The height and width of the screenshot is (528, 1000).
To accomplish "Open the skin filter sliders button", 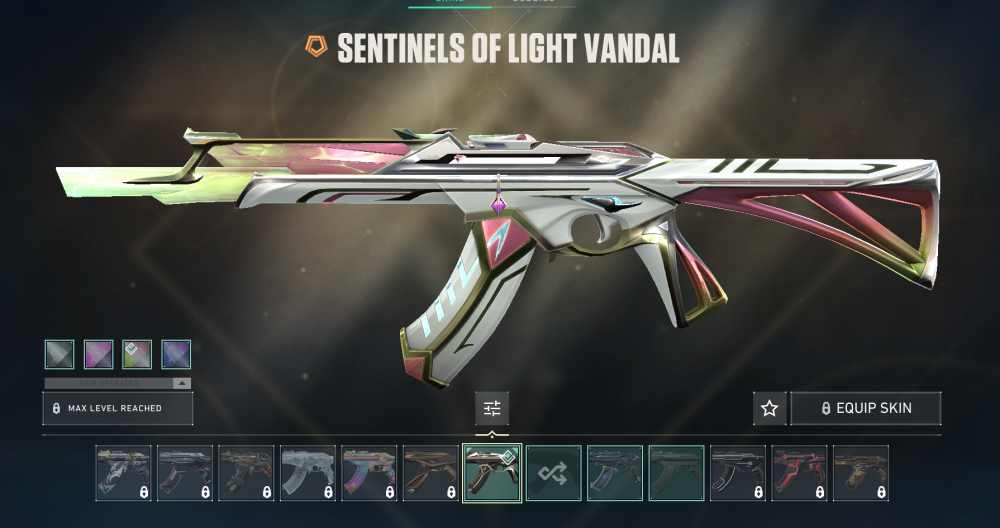I will pyautogui.click(x=491, y=408).
